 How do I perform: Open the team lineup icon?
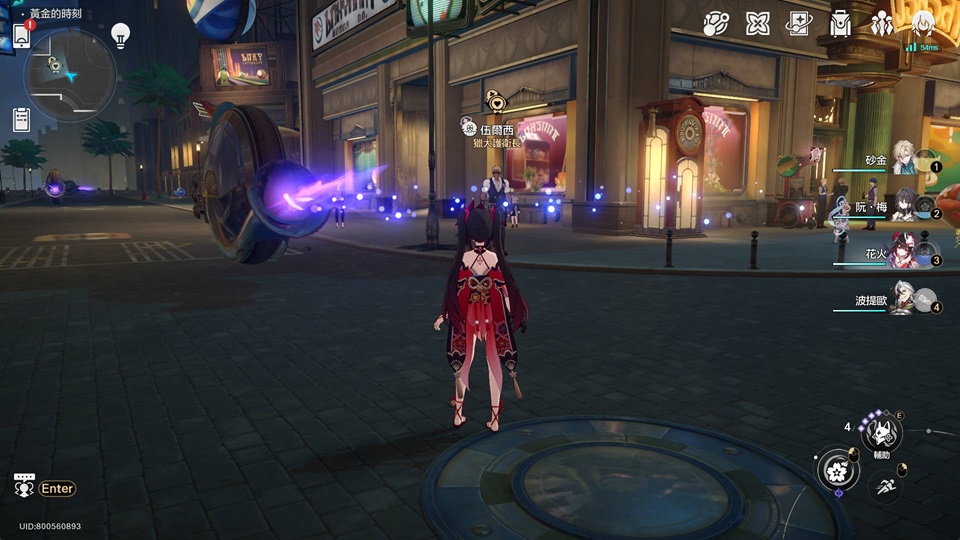pyautogui.click(x=881, y=23)
